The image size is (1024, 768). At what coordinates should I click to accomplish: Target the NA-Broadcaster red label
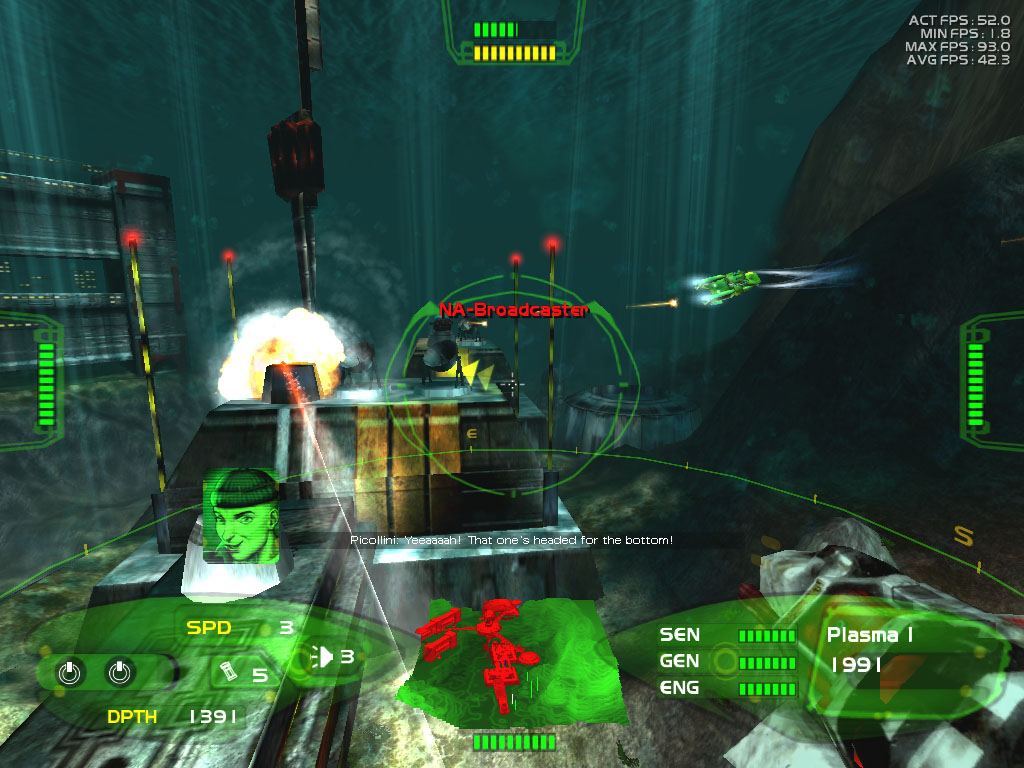point(513,310)
